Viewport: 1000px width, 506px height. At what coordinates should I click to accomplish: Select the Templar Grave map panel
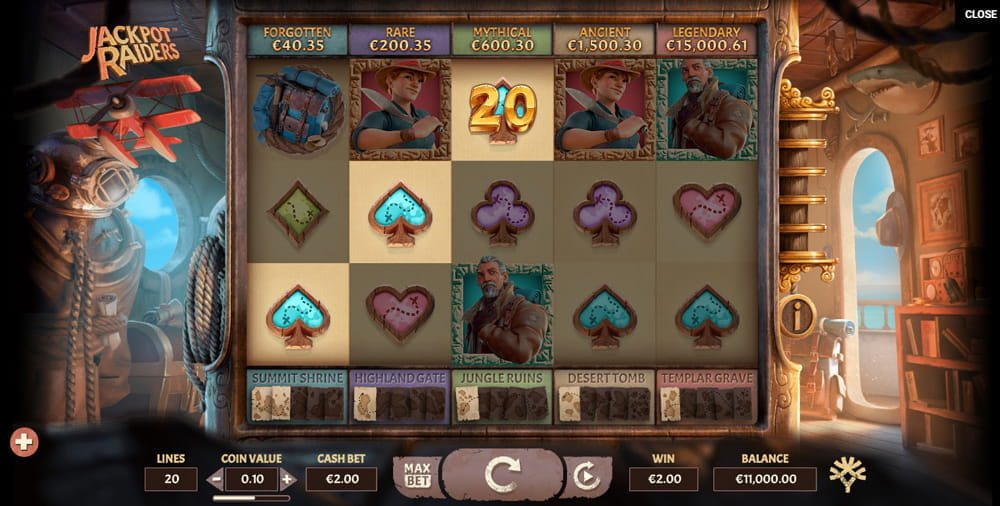click(x=706, y=396)
